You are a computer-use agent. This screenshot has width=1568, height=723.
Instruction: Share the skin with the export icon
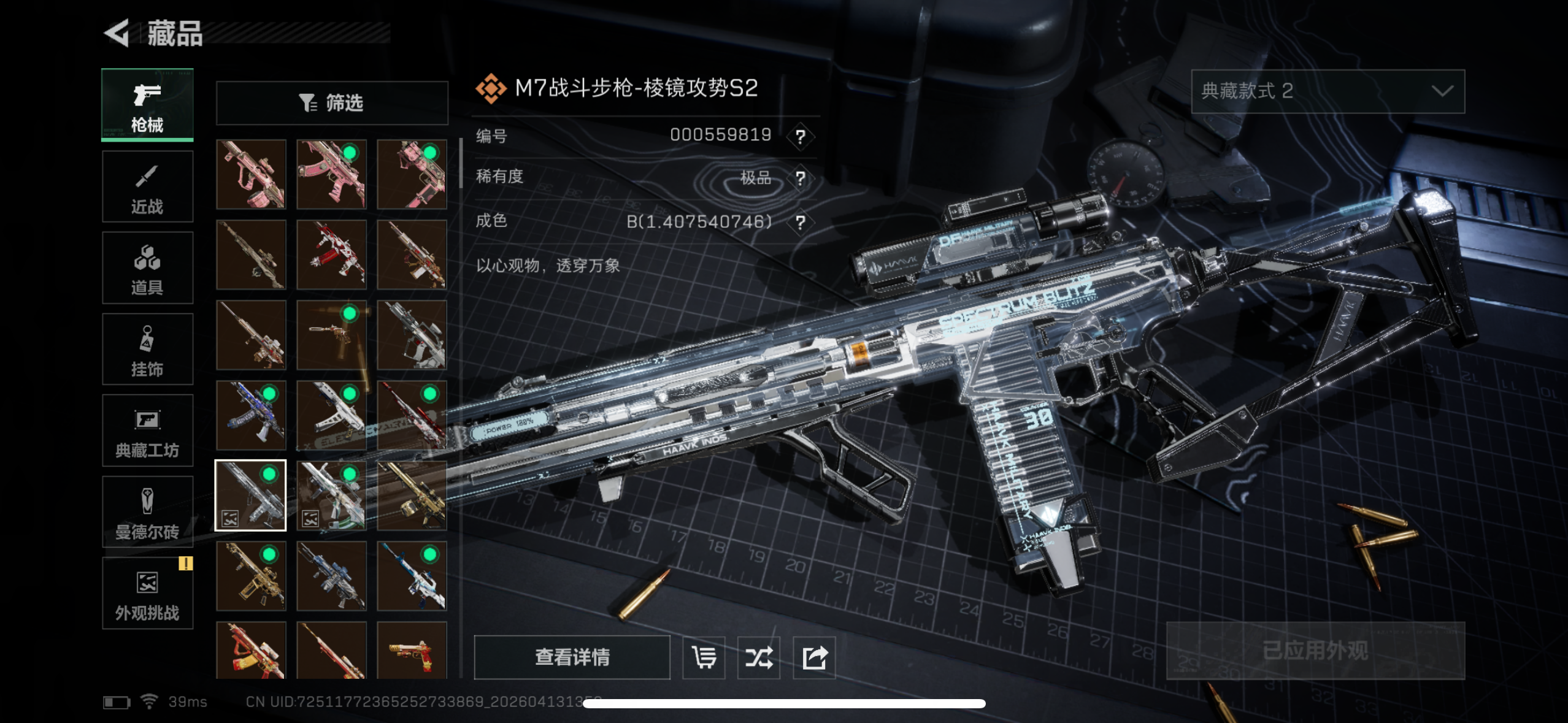(x=814, y=657)
